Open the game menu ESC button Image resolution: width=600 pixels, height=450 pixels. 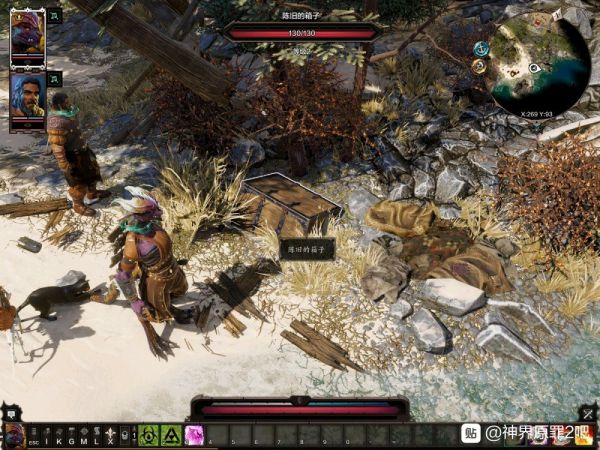pos(33,435)
